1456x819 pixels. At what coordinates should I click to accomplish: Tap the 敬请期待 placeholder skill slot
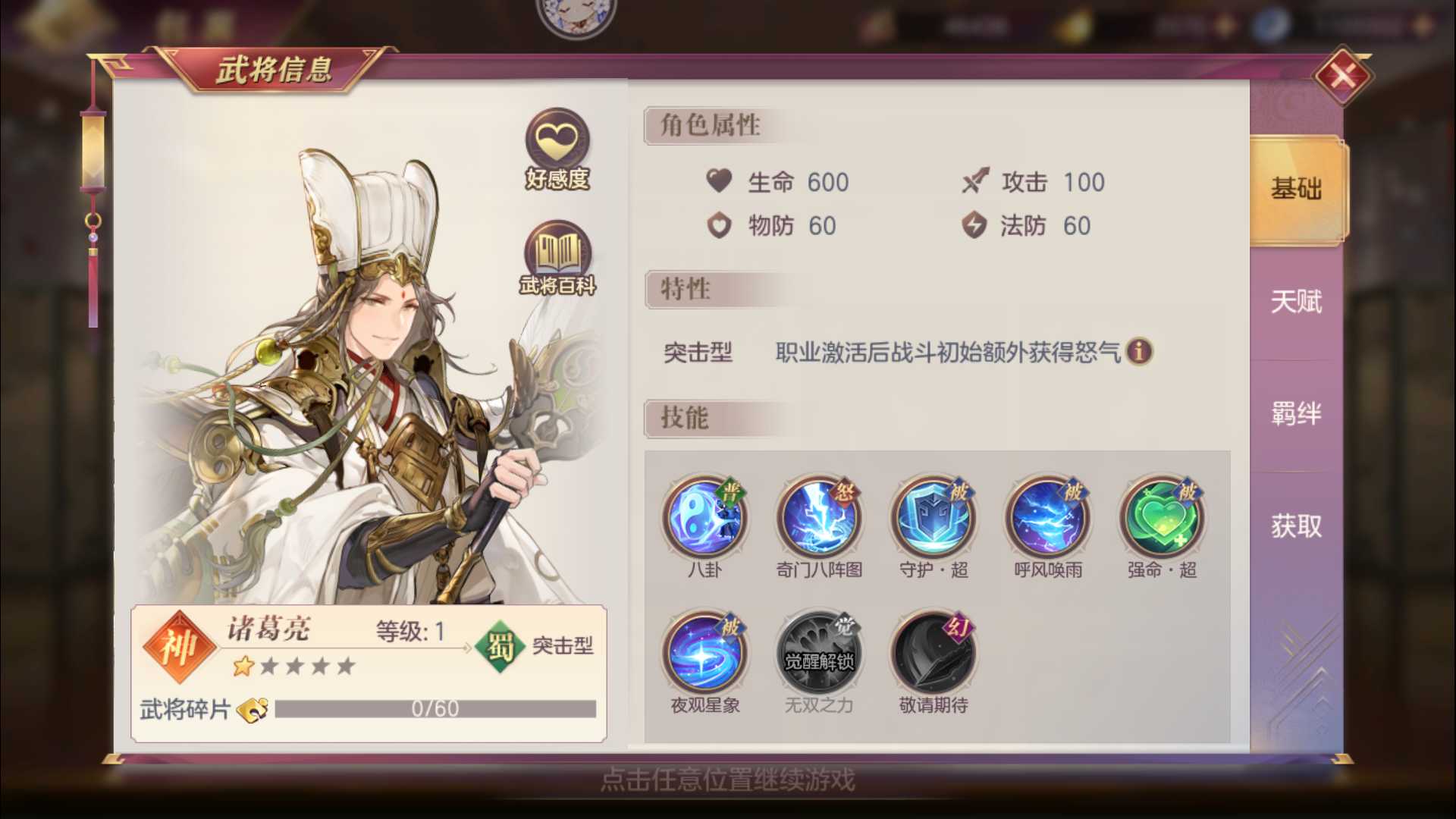click(x=933, y=651)
